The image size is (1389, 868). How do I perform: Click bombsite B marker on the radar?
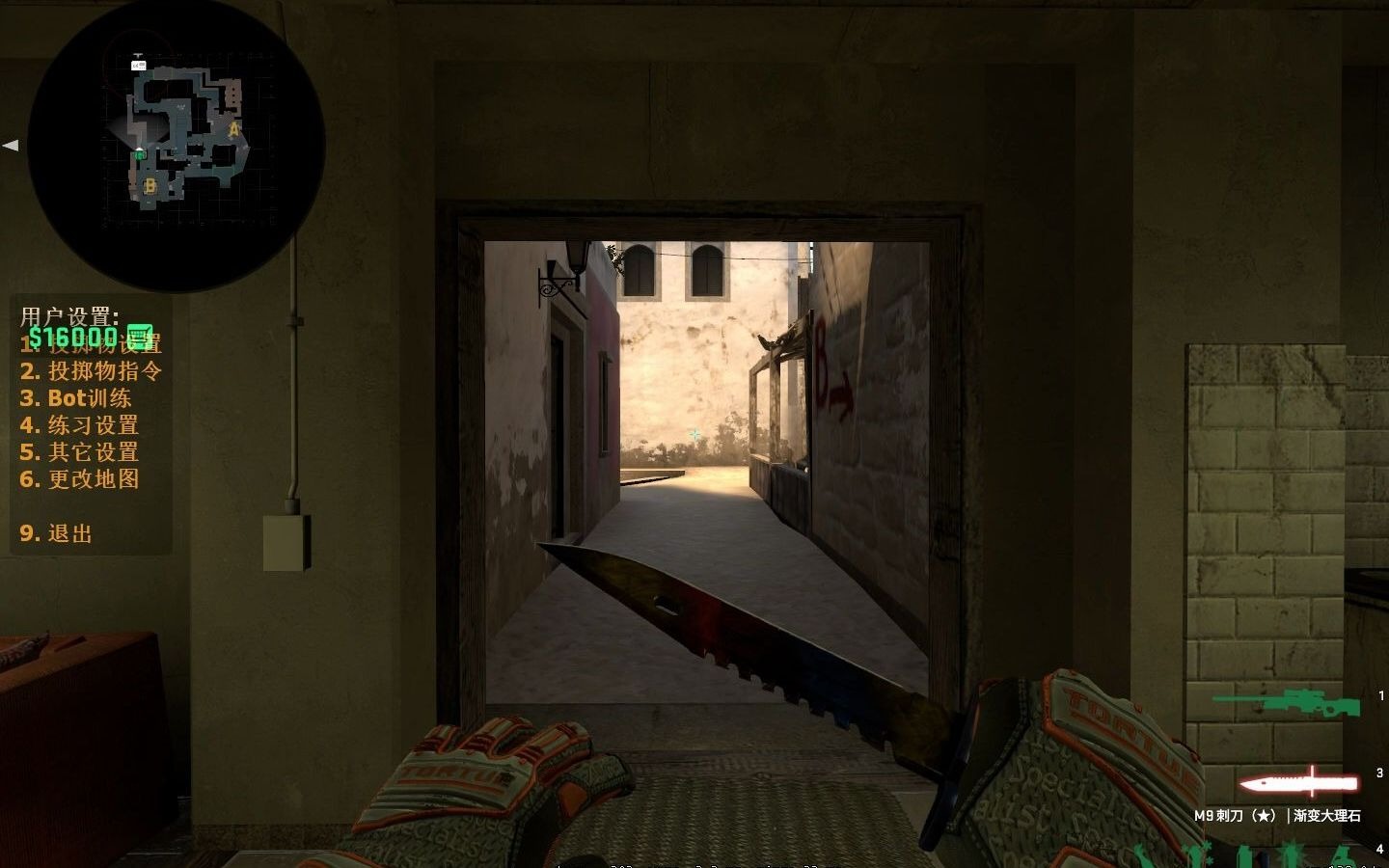pyautogui.click(x=150, y=184)
